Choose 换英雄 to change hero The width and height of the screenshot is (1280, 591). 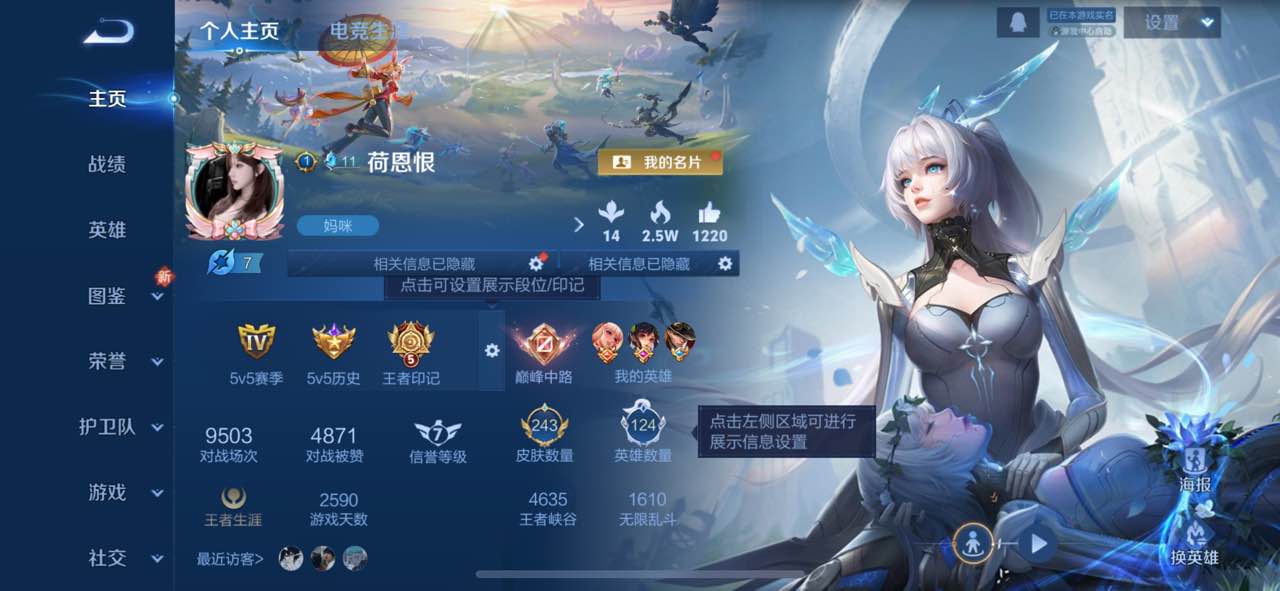1195,538
